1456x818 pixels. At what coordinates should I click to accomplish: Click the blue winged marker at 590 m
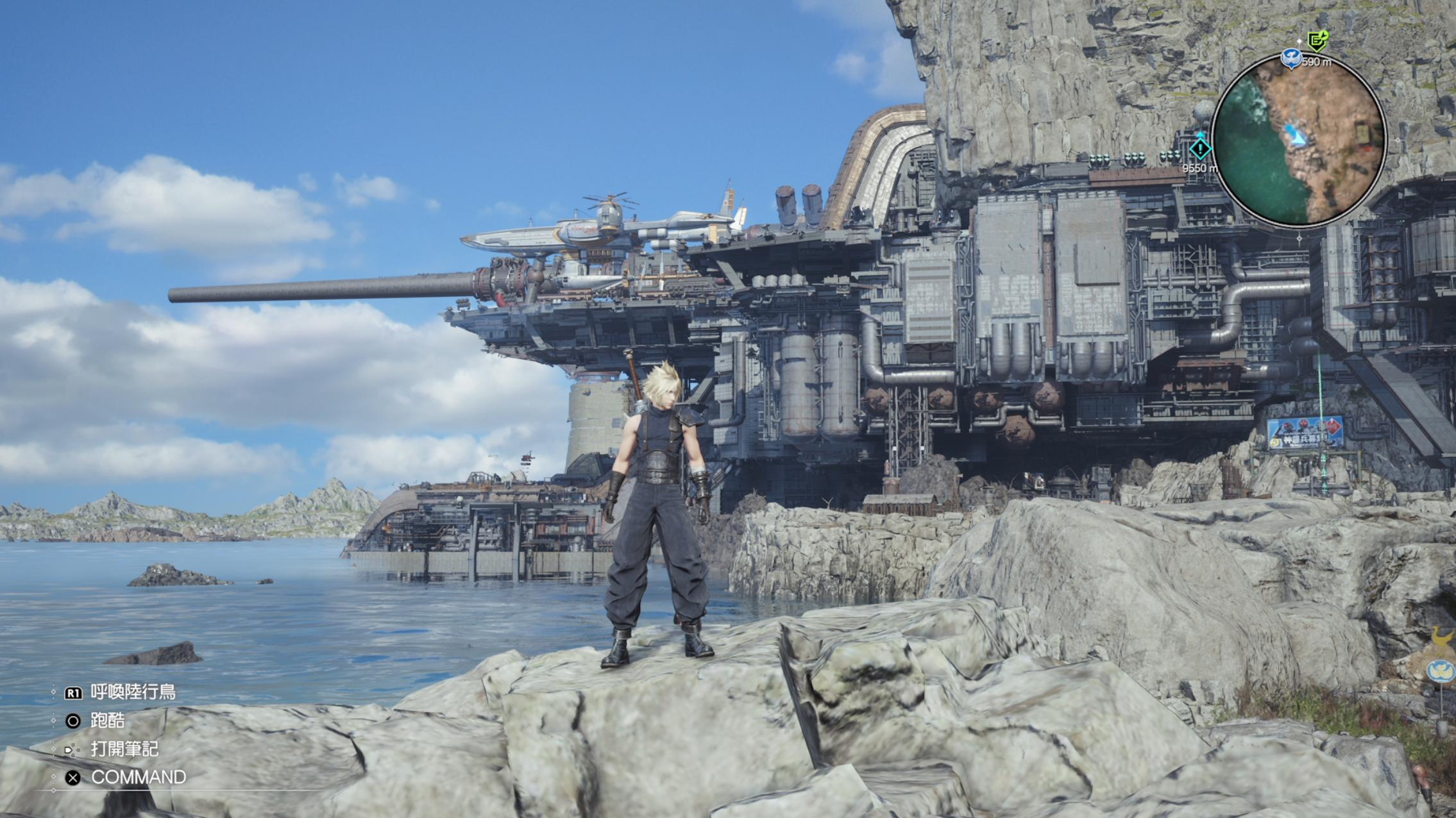(1291, 59)
